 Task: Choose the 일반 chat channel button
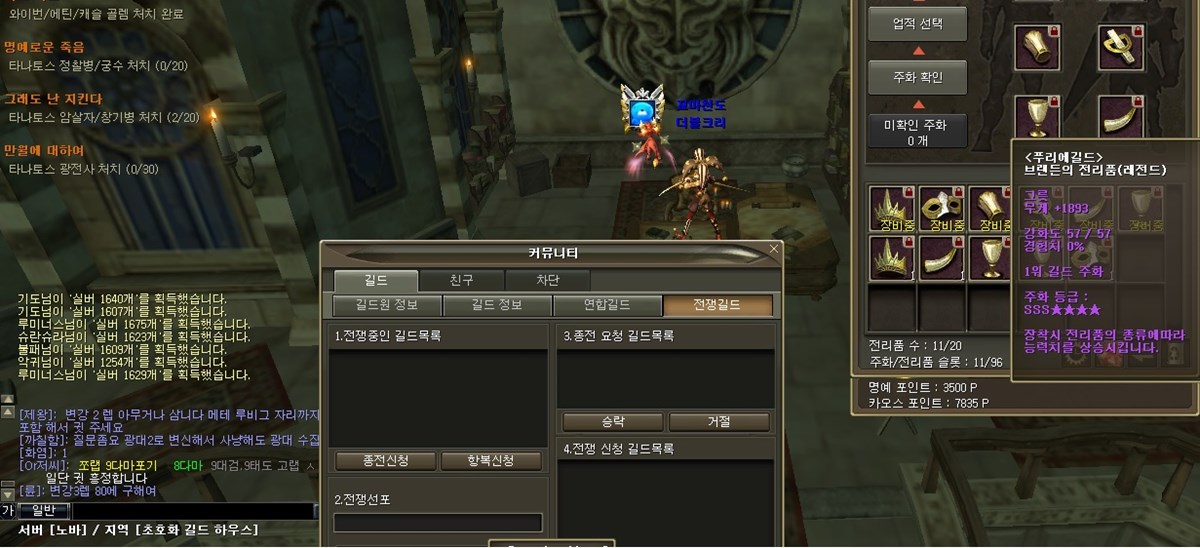43,511
